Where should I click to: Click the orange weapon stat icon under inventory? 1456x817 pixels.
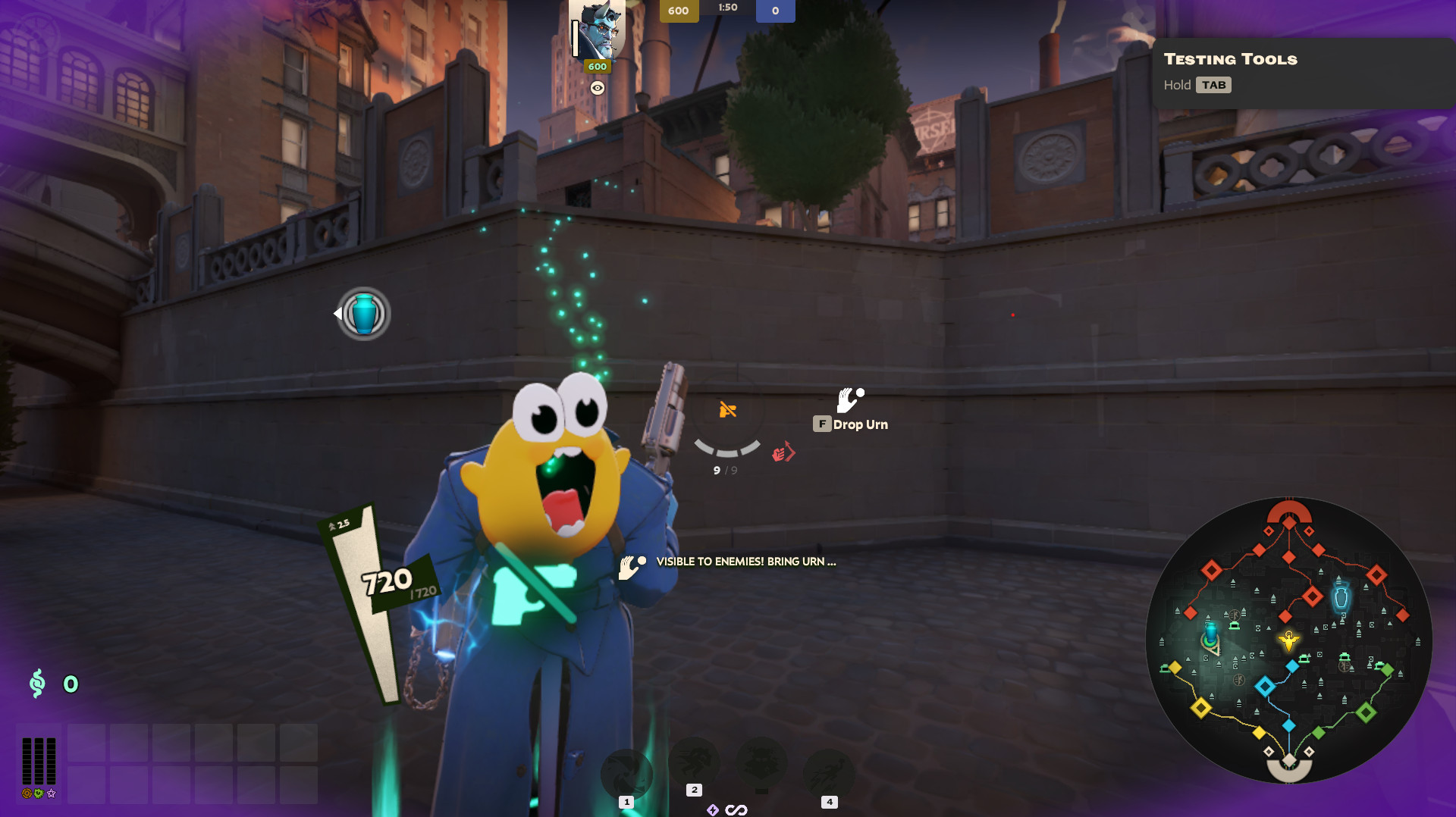(27, 794)
